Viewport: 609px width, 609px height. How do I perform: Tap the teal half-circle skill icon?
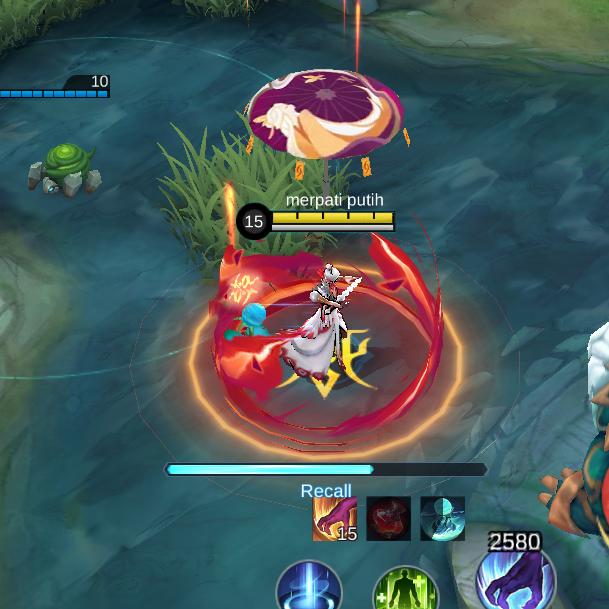(442, 518)
